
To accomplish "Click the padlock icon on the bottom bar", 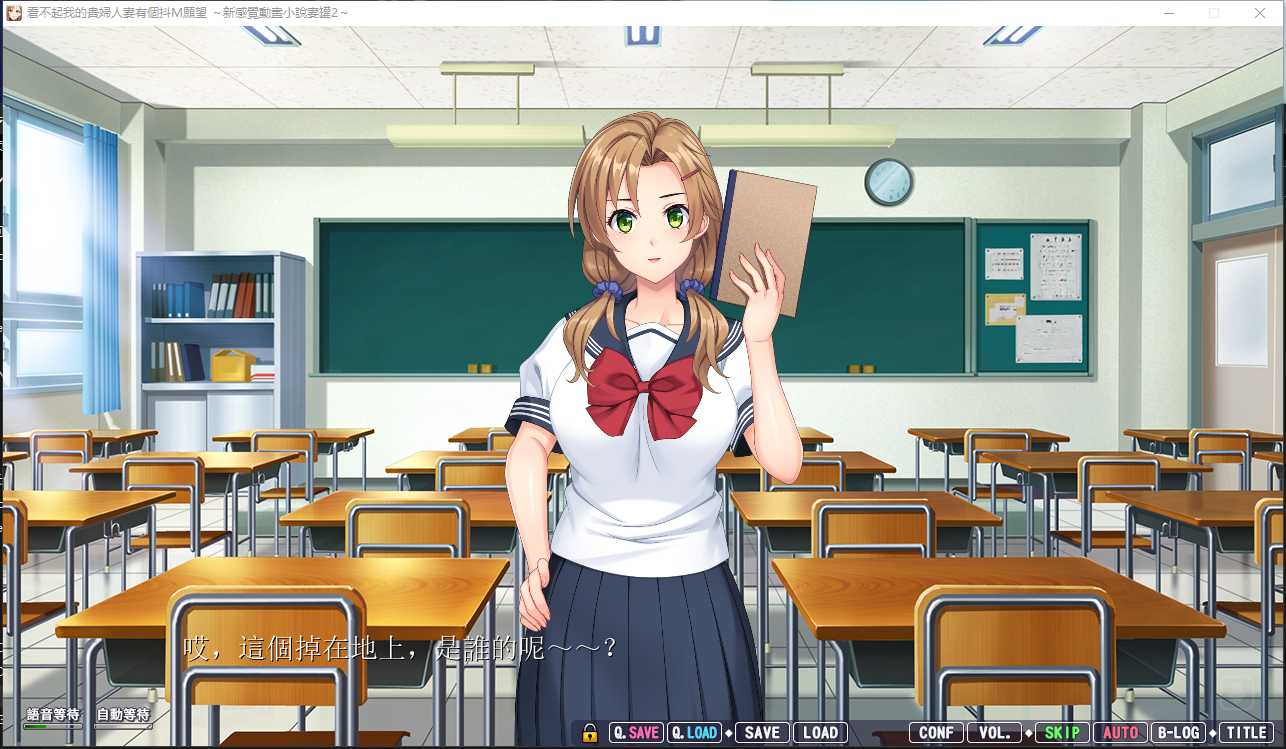I will pyautogui.click(x=592, y=732).
